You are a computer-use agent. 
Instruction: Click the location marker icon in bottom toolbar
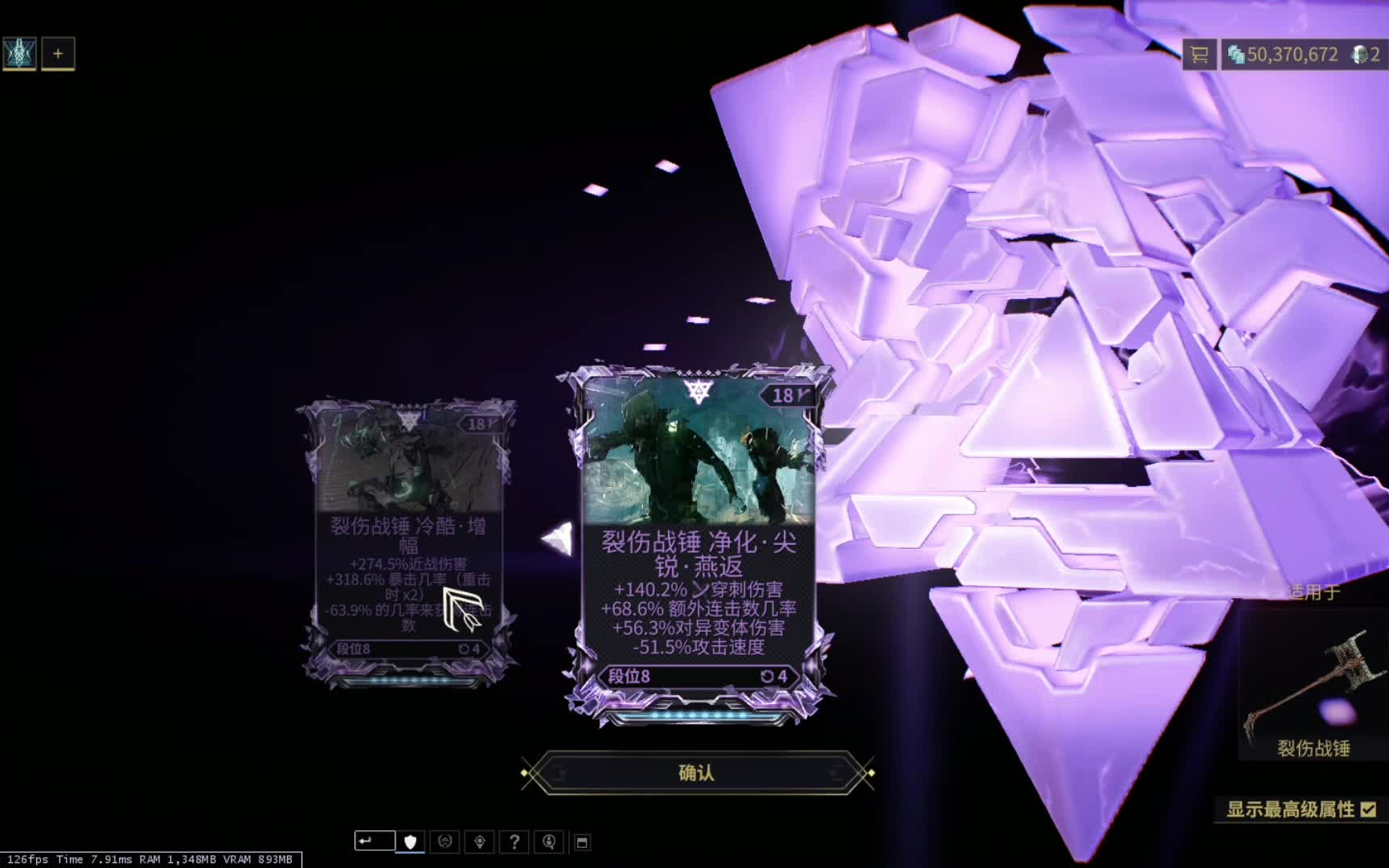click(480, 841)
